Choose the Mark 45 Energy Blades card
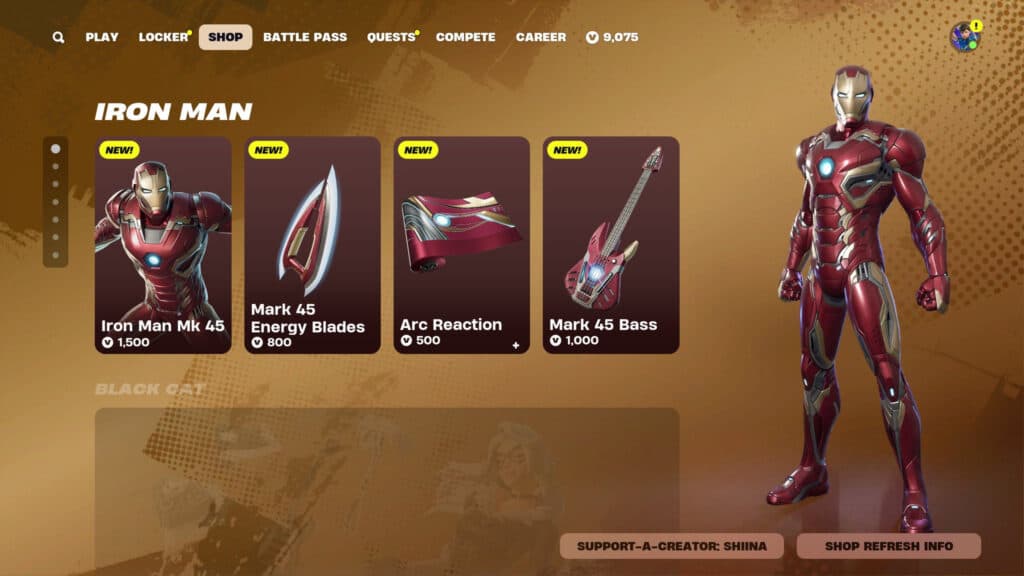This screenshot has width=1024, height=576. [x=312, y=245]
